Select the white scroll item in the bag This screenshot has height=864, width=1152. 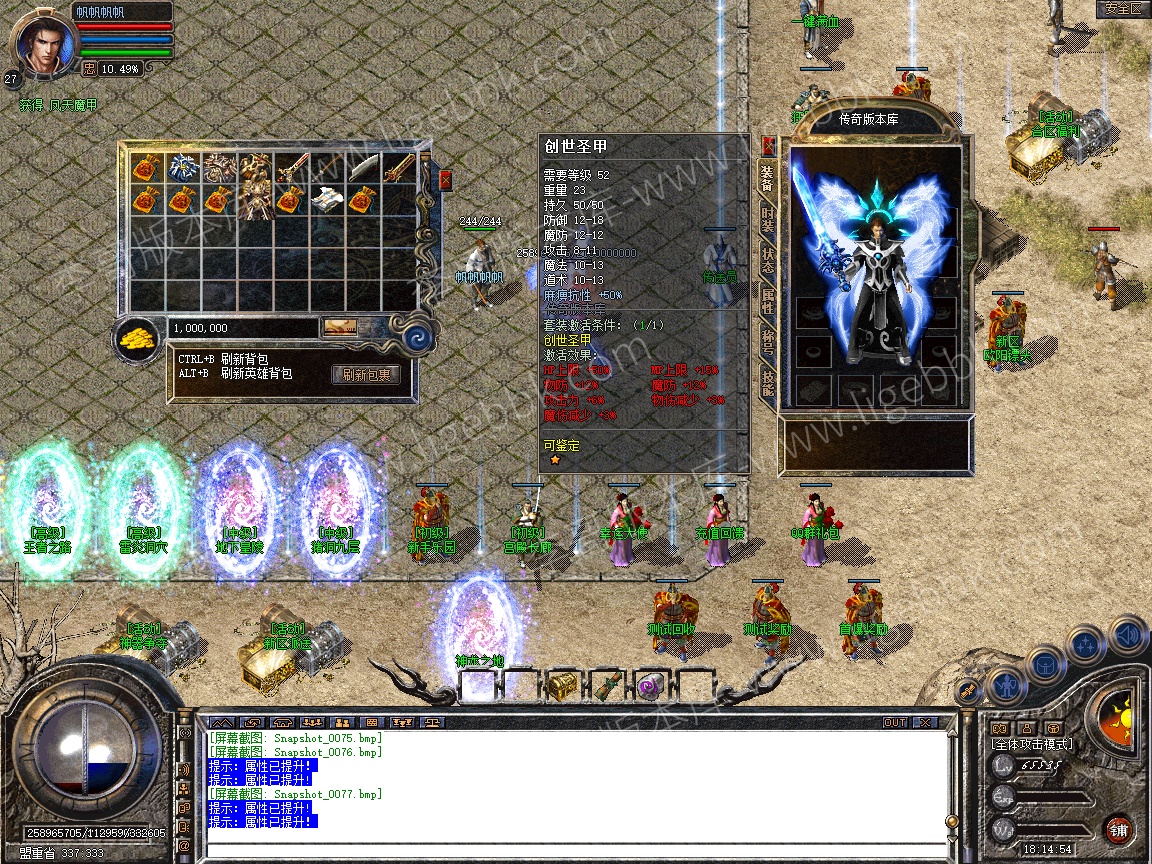[x=327, y=199]
